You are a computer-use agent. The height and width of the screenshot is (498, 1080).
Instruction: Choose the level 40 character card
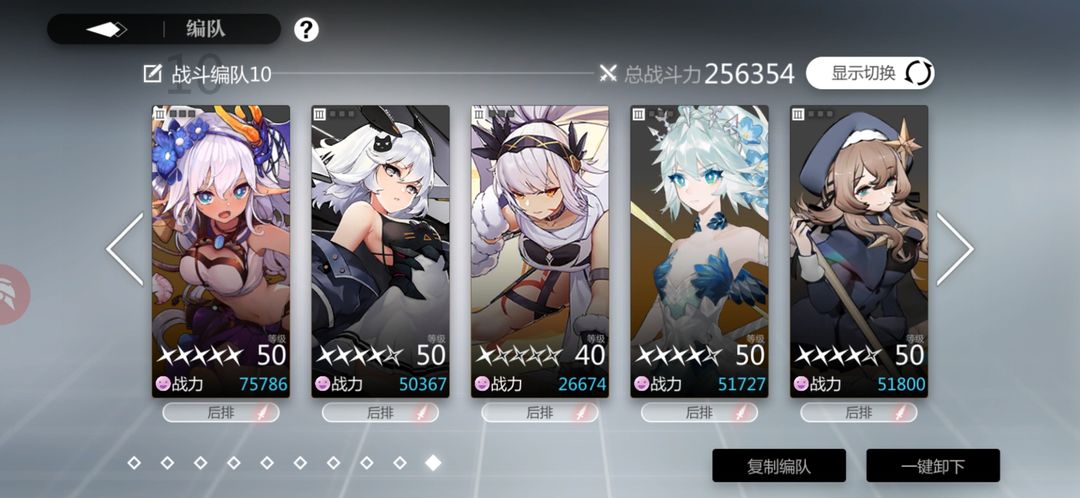(x=540, y=250)
